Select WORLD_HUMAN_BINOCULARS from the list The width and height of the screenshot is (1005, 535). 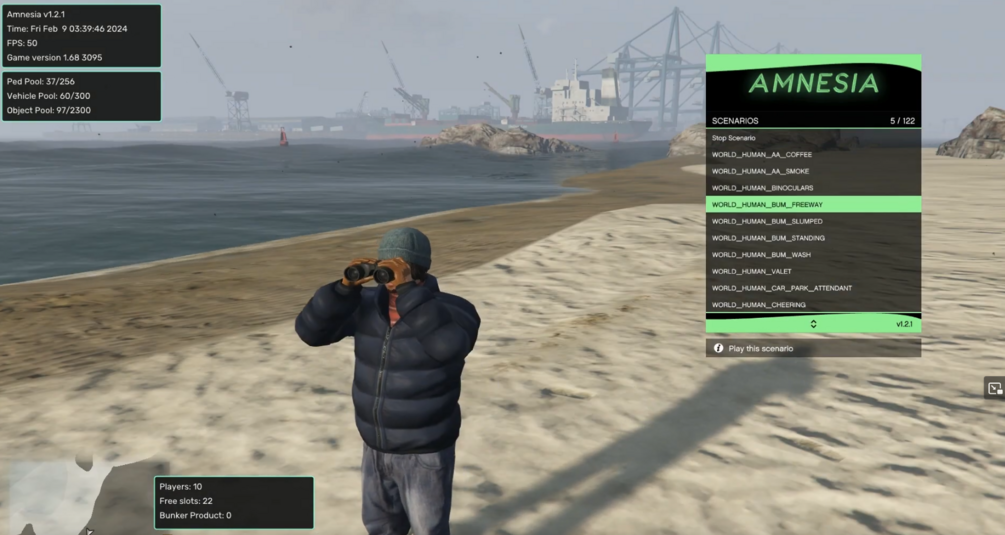pyautogui.click(x=812, y=188)
